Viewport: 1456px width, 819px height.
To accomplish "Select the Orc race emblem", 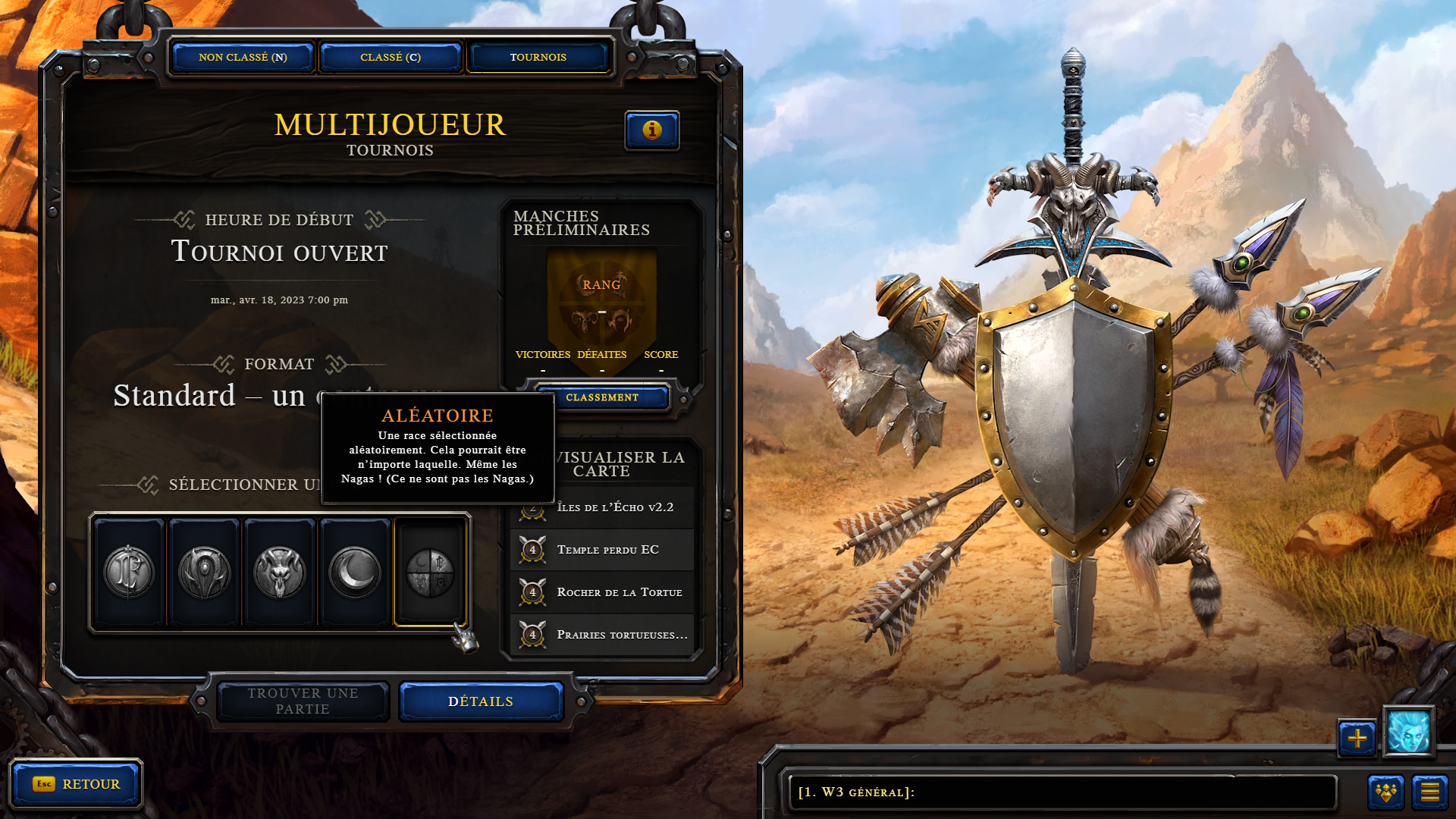I will [204, 573].
